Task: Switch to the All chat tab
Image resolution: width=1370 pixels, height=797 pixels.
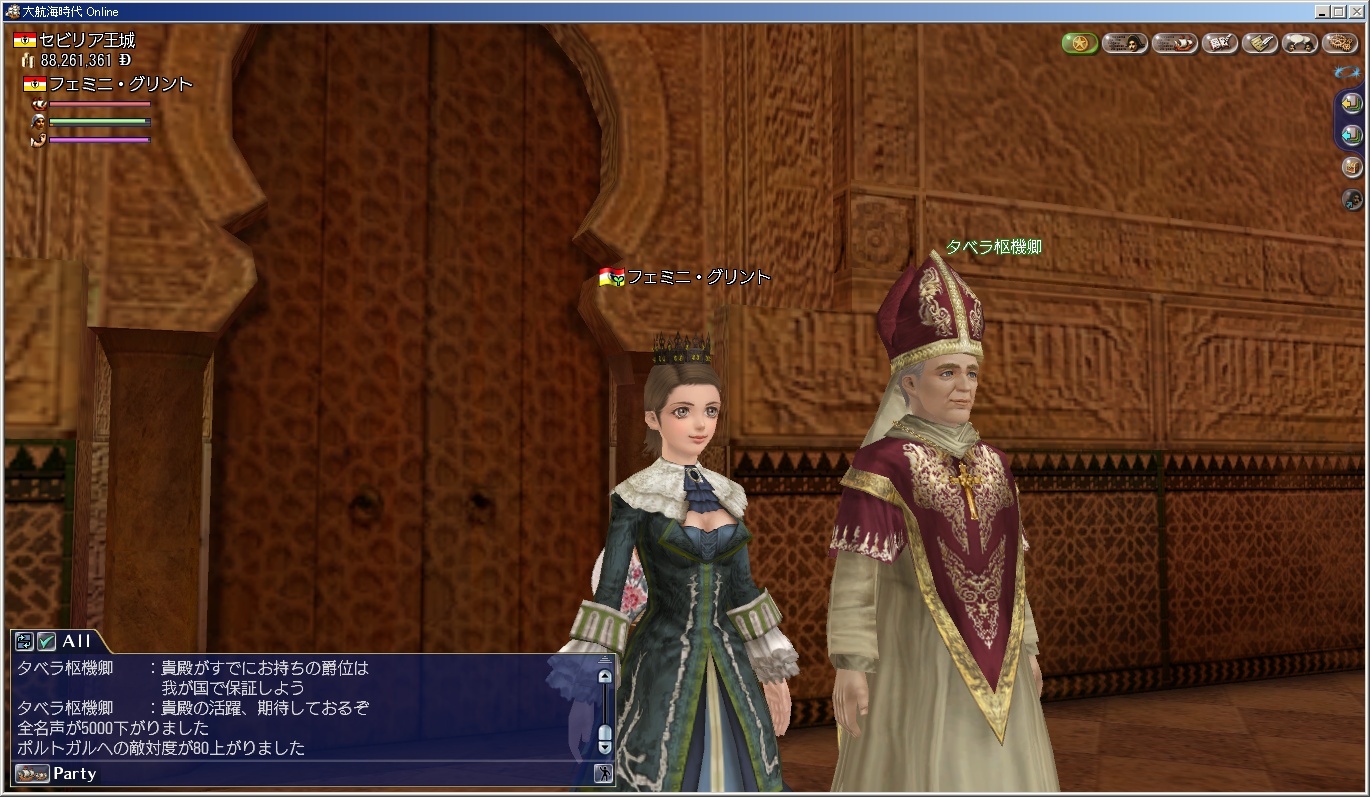Action: 76,641
